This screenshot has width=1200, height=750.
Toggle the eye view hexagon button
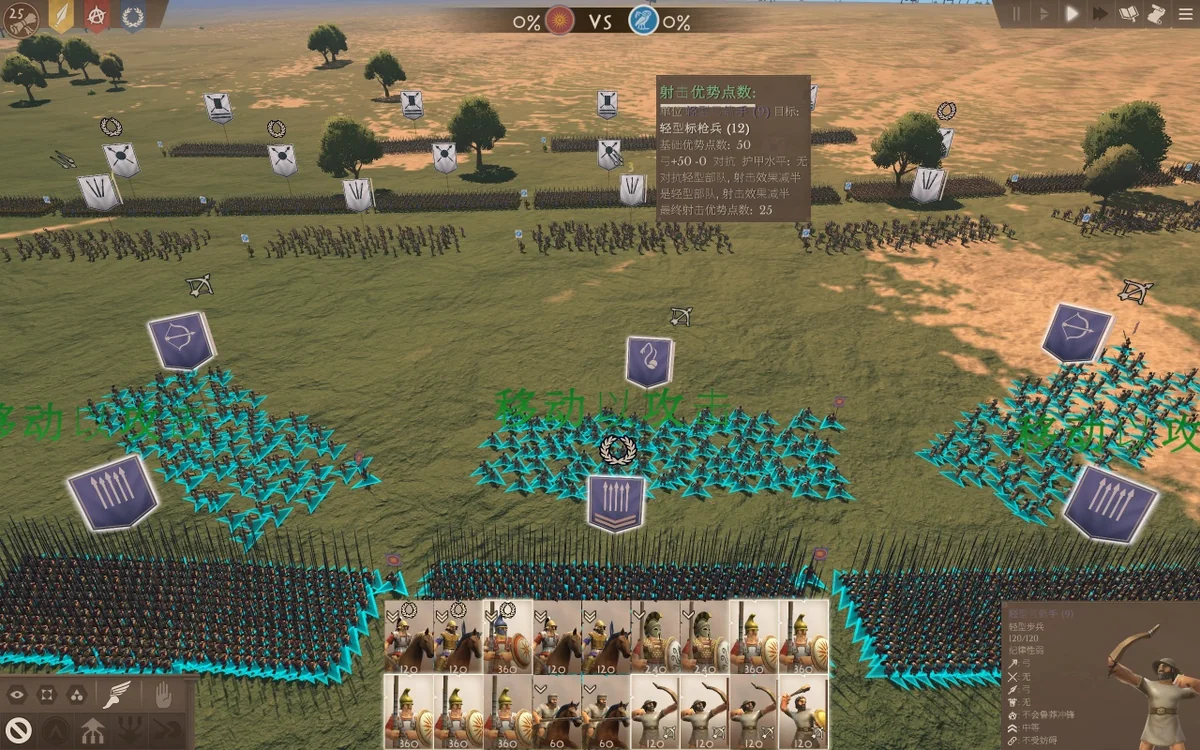point(17,694)
